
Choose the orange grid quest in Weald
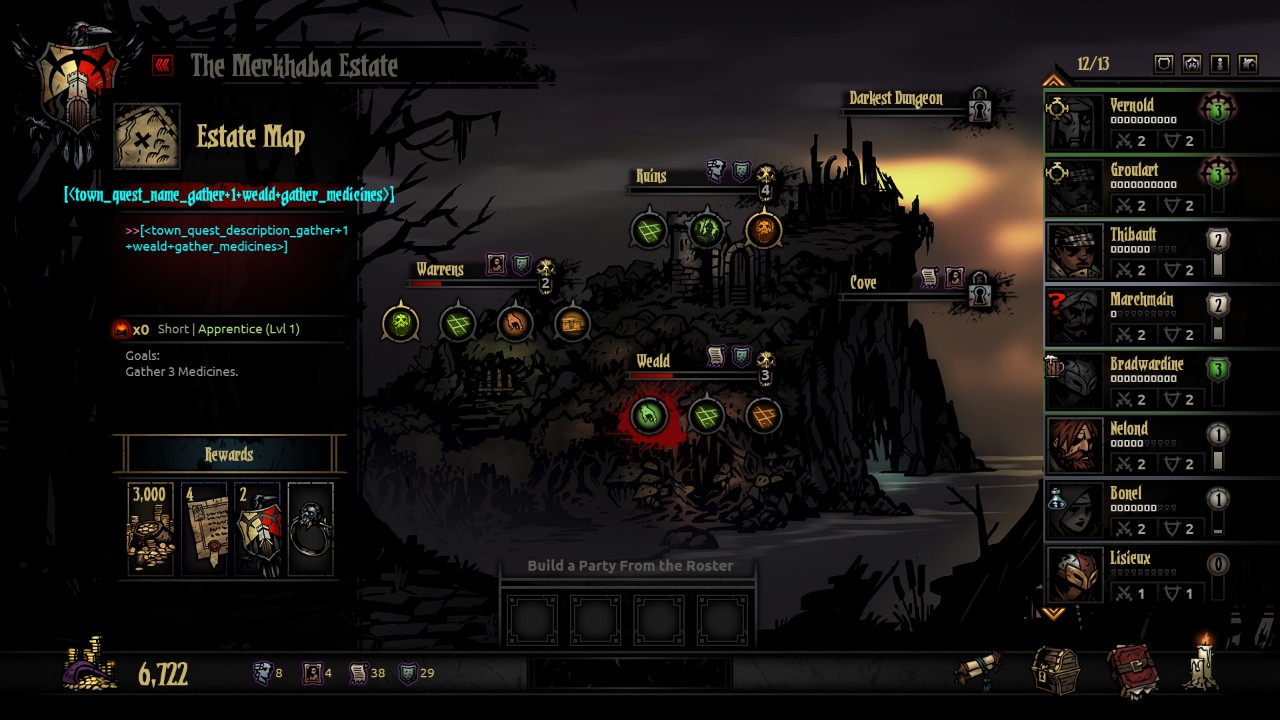764,415
